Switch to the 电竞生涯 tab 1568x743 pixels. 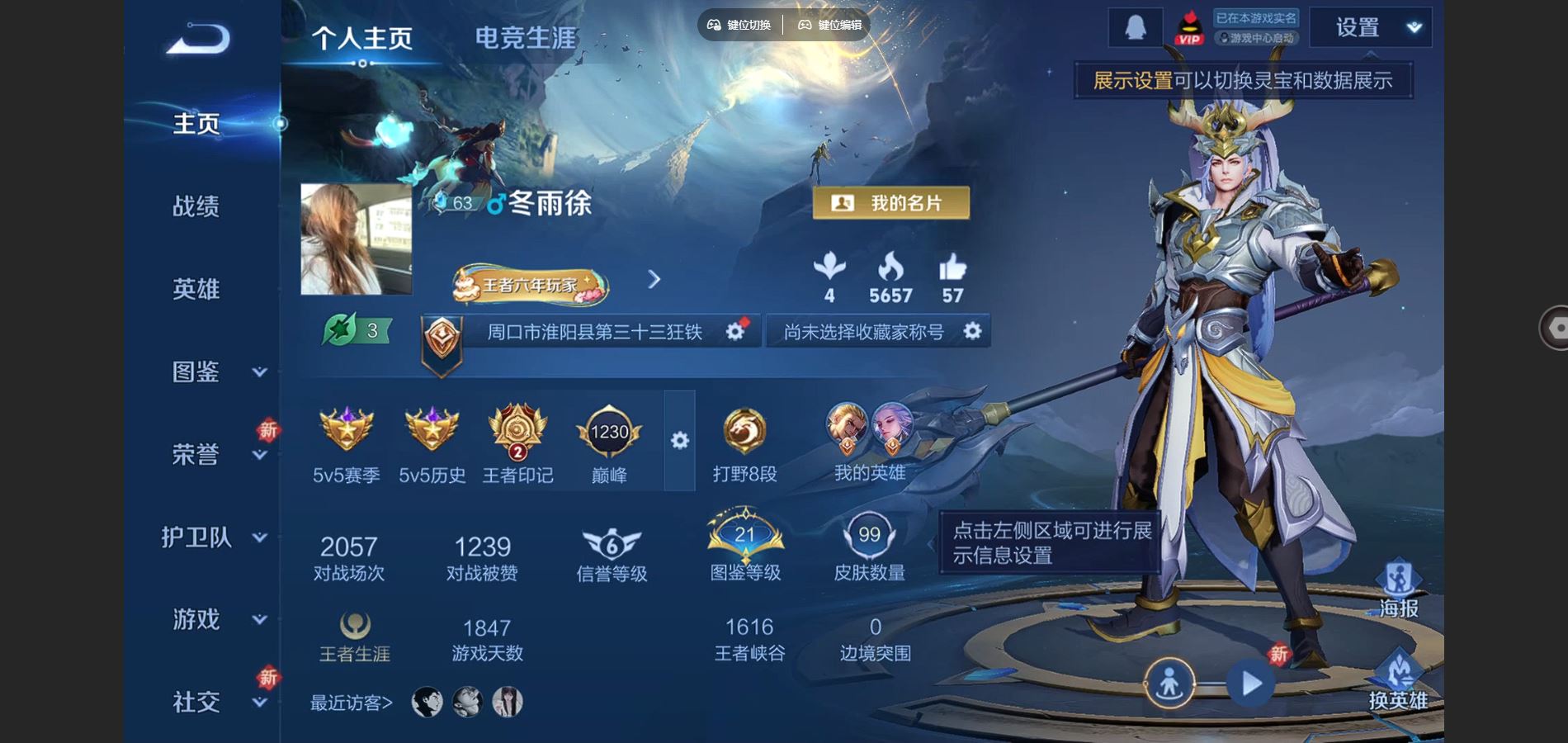(x=525, y=38)
